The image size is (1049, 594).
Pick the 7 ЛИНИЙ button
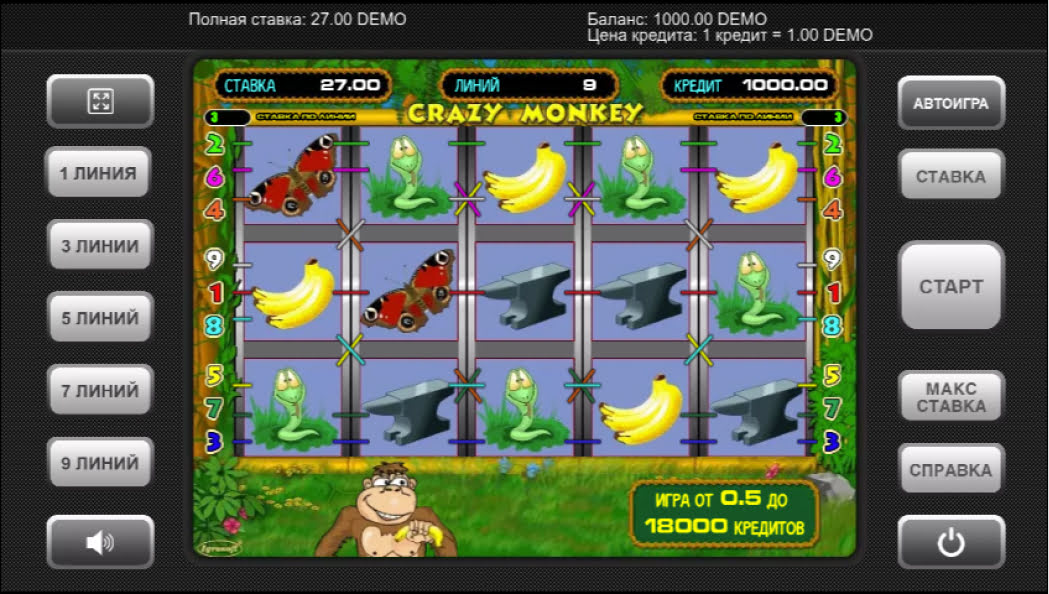100,390
